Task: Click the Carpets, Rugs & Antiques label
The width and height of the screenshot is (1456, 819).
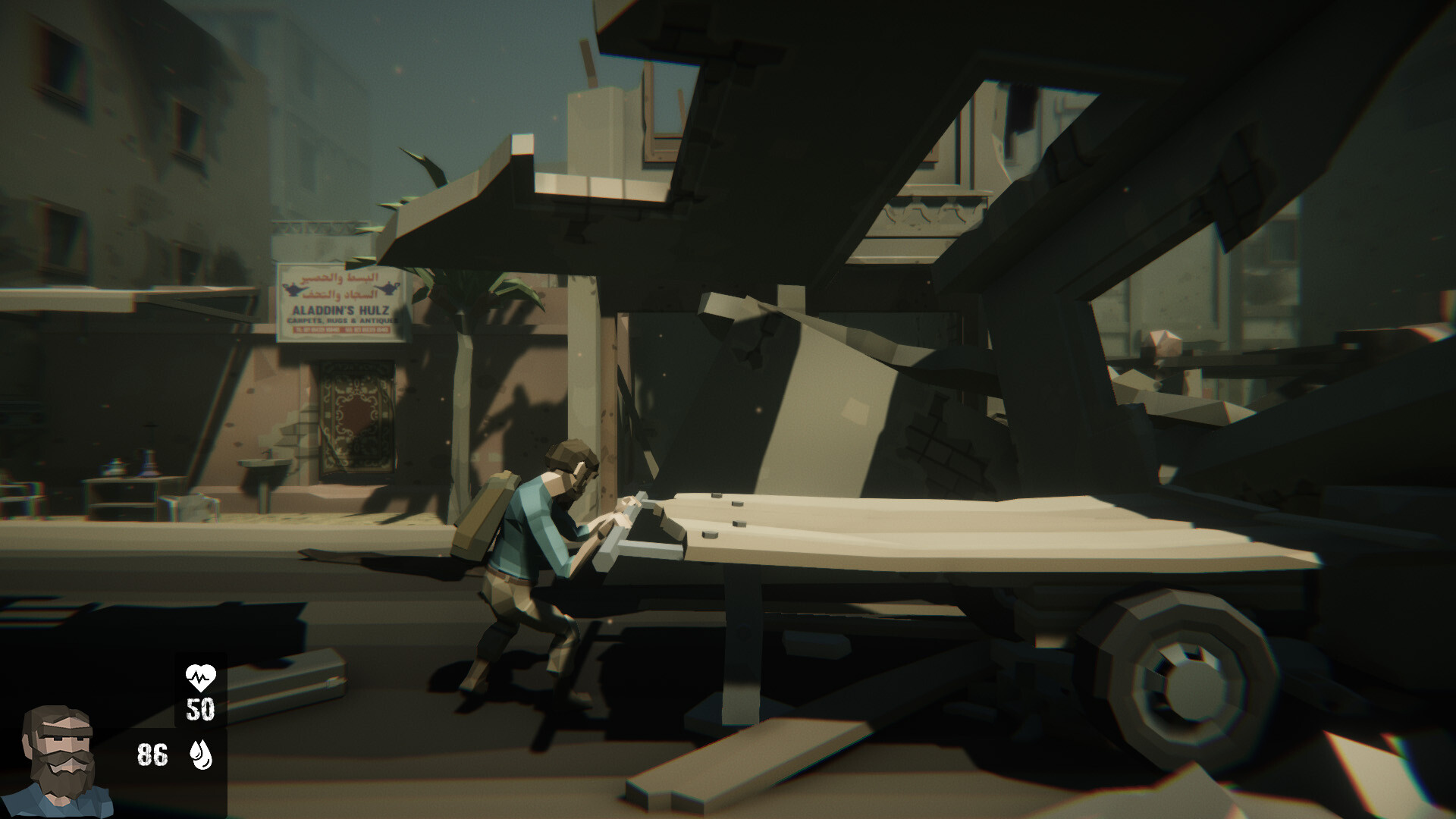Action: pos(343,321)
